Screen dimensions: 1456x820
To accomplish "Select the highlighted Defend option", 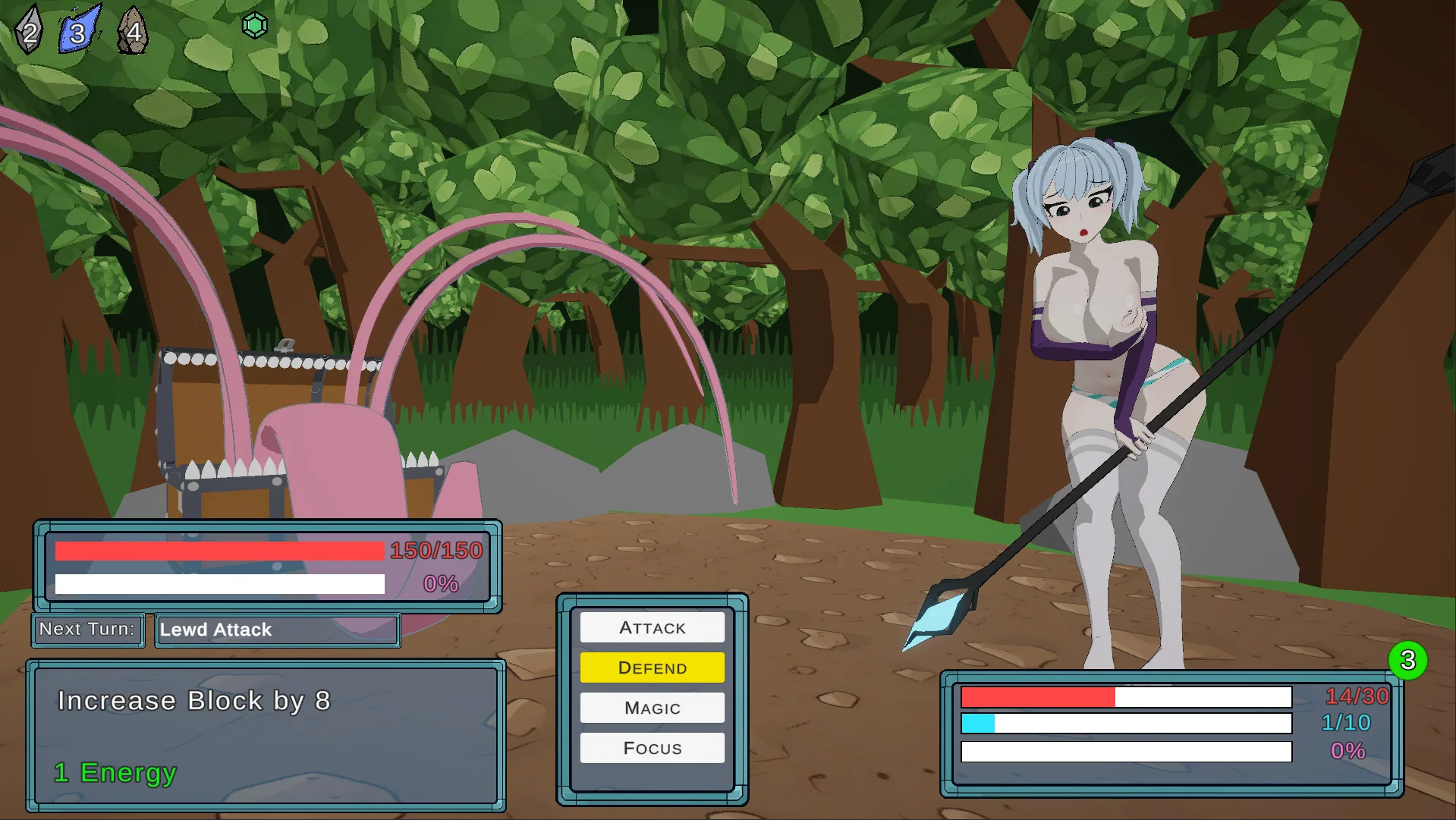I will click(x=652, y=668).
